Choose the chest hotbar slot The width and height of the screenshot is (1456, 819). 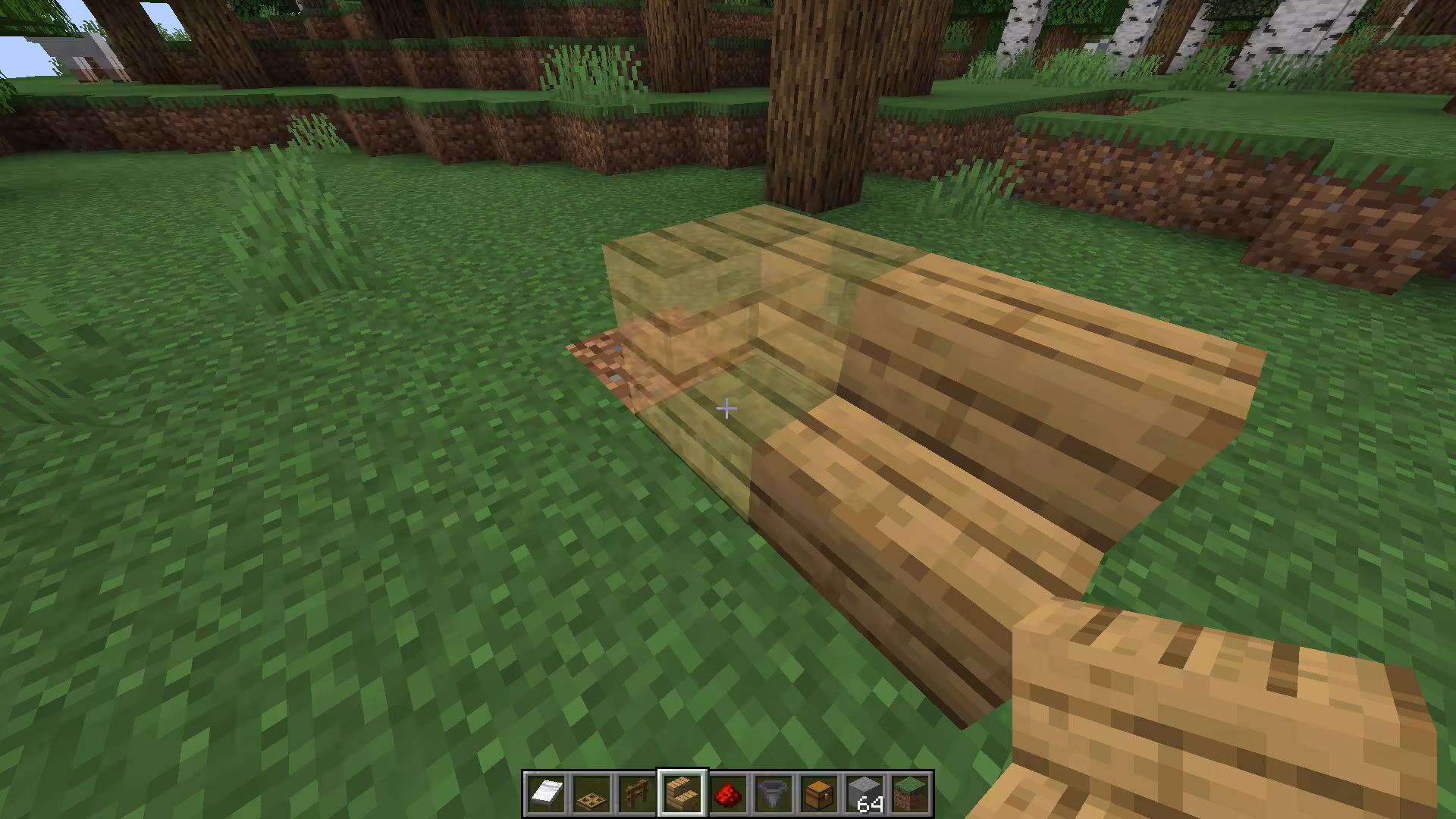(819, 794)
